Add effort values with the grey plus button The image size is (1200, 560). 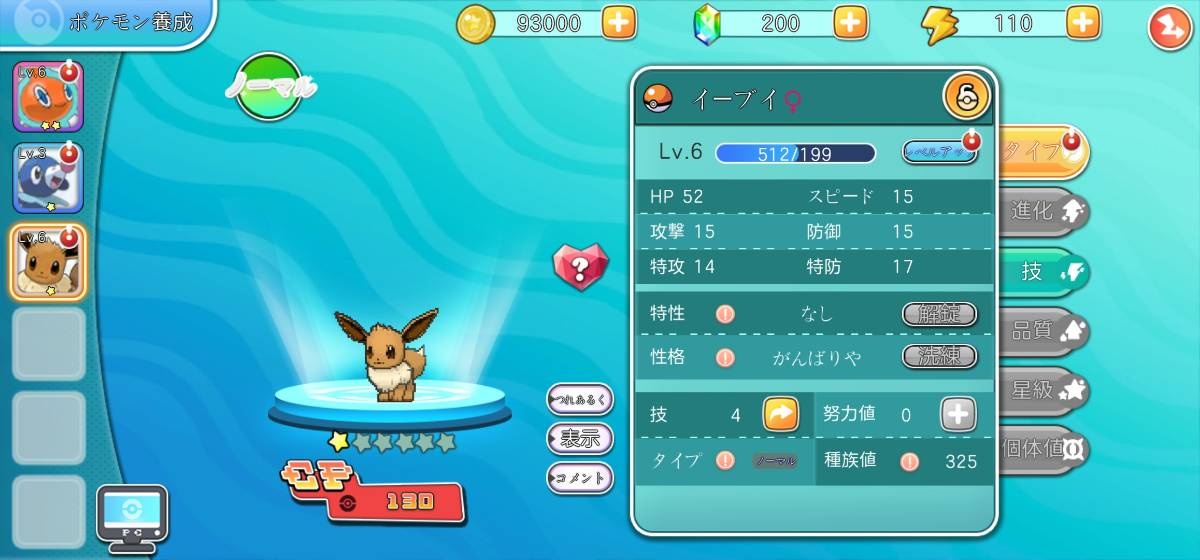click(958, 414)
